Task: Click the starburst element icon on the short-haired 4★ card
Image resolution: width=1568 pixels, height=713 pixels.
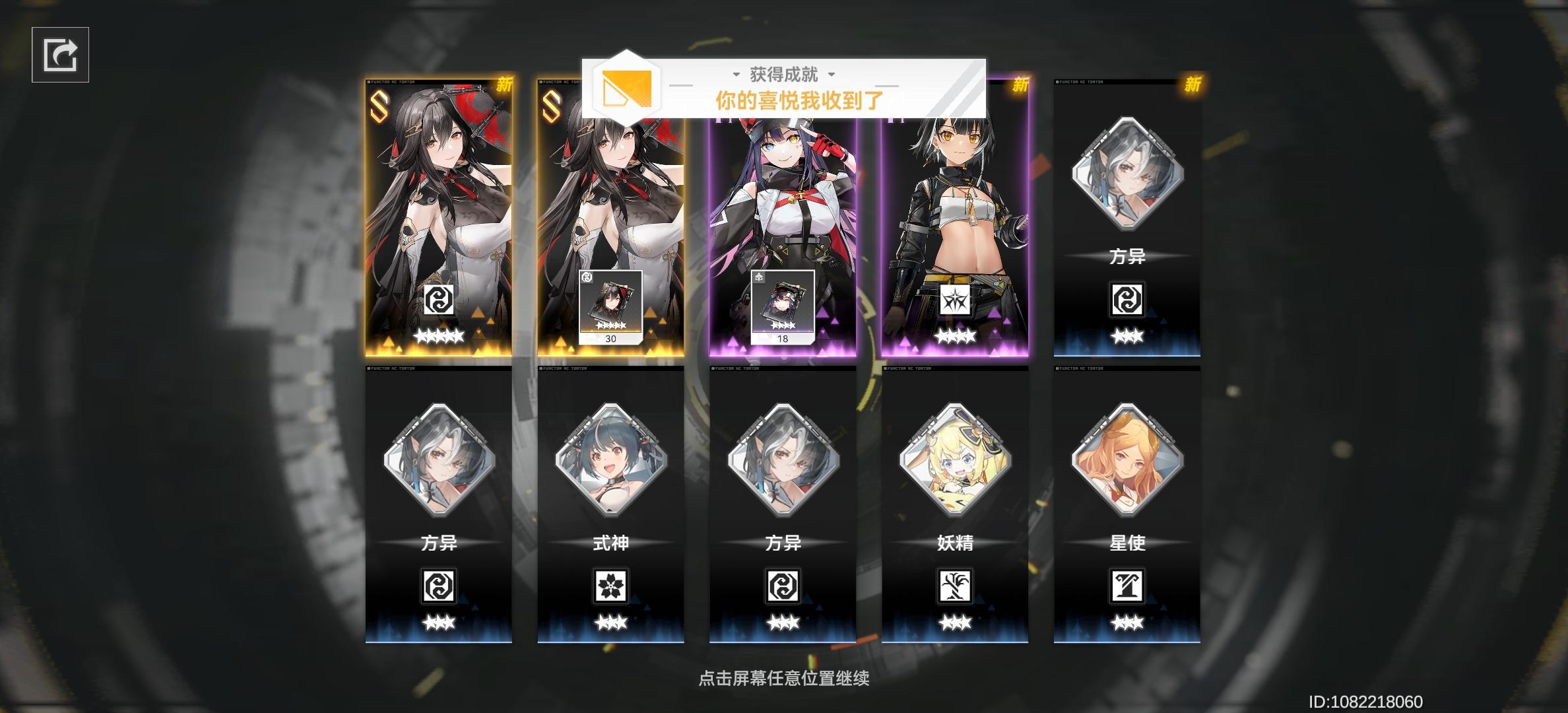Action: click(x=957, y=300)
